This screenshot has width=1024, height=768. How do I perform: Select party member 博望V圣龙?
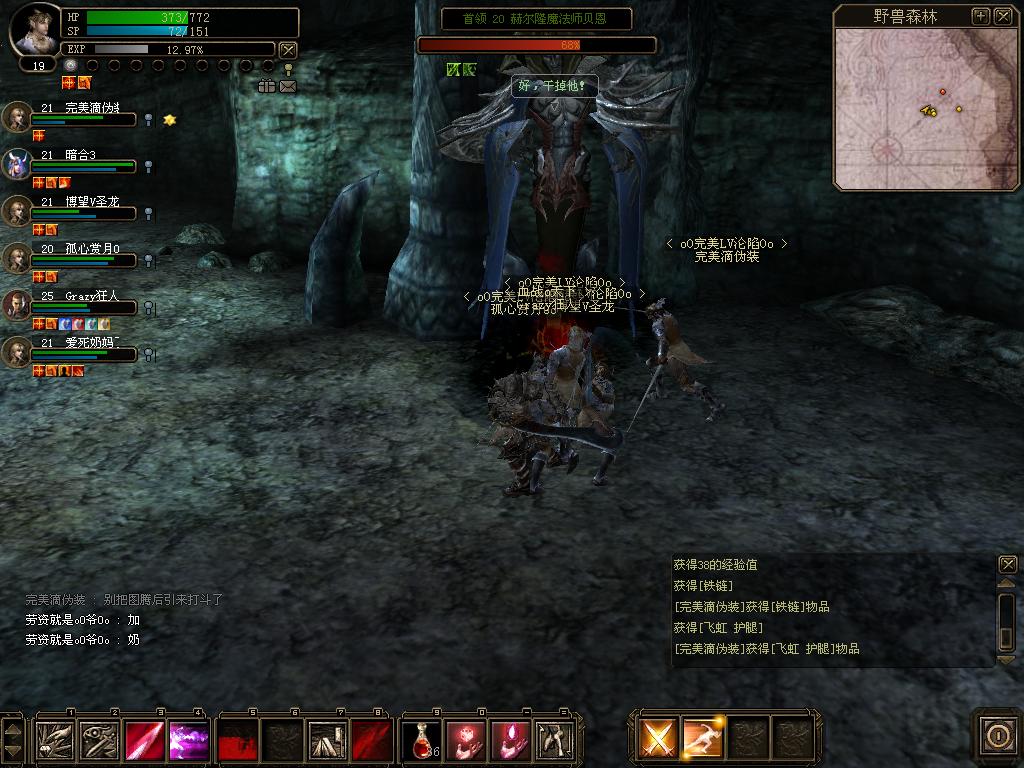tap(18, 211)
